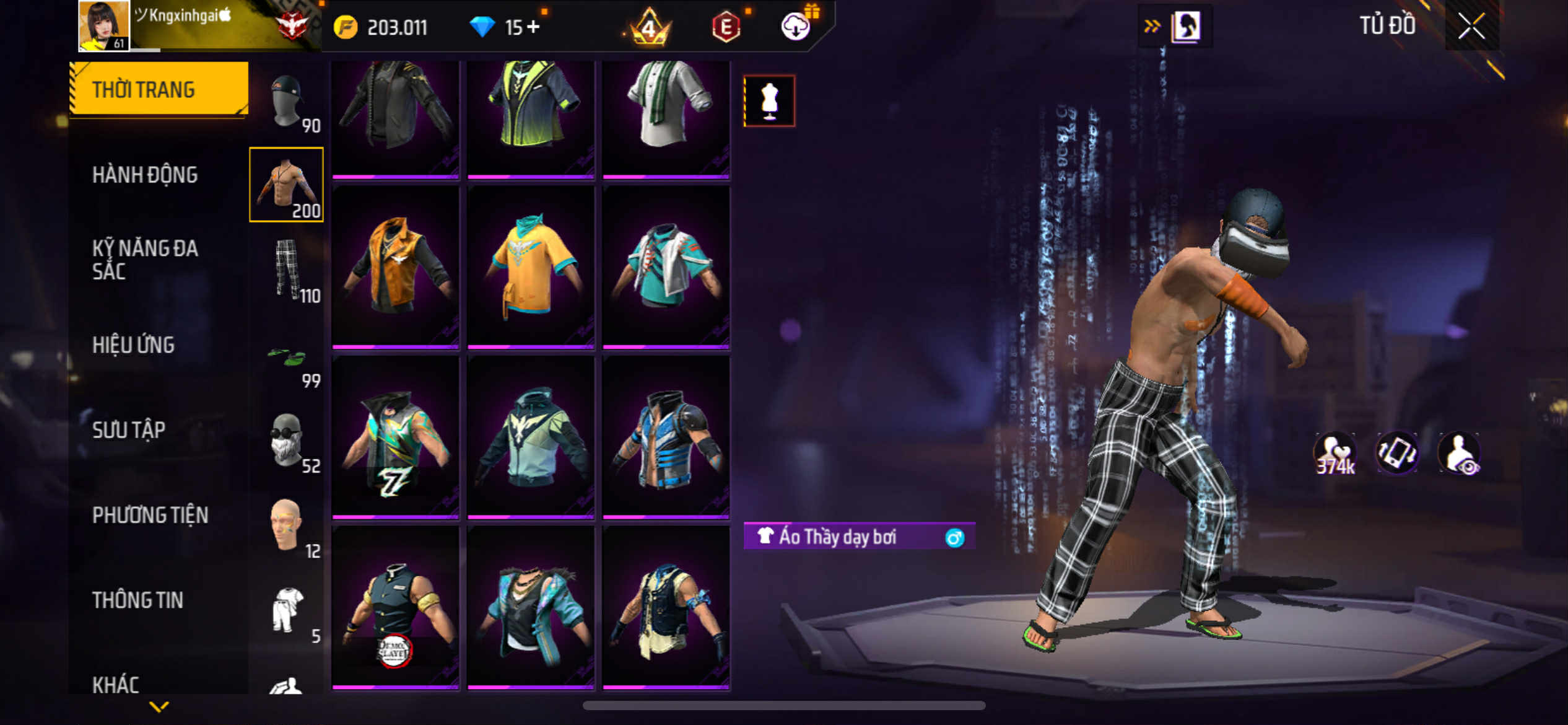Go to the Sưu Tập tab
1568x725 pixels.
tap(129, 429)
